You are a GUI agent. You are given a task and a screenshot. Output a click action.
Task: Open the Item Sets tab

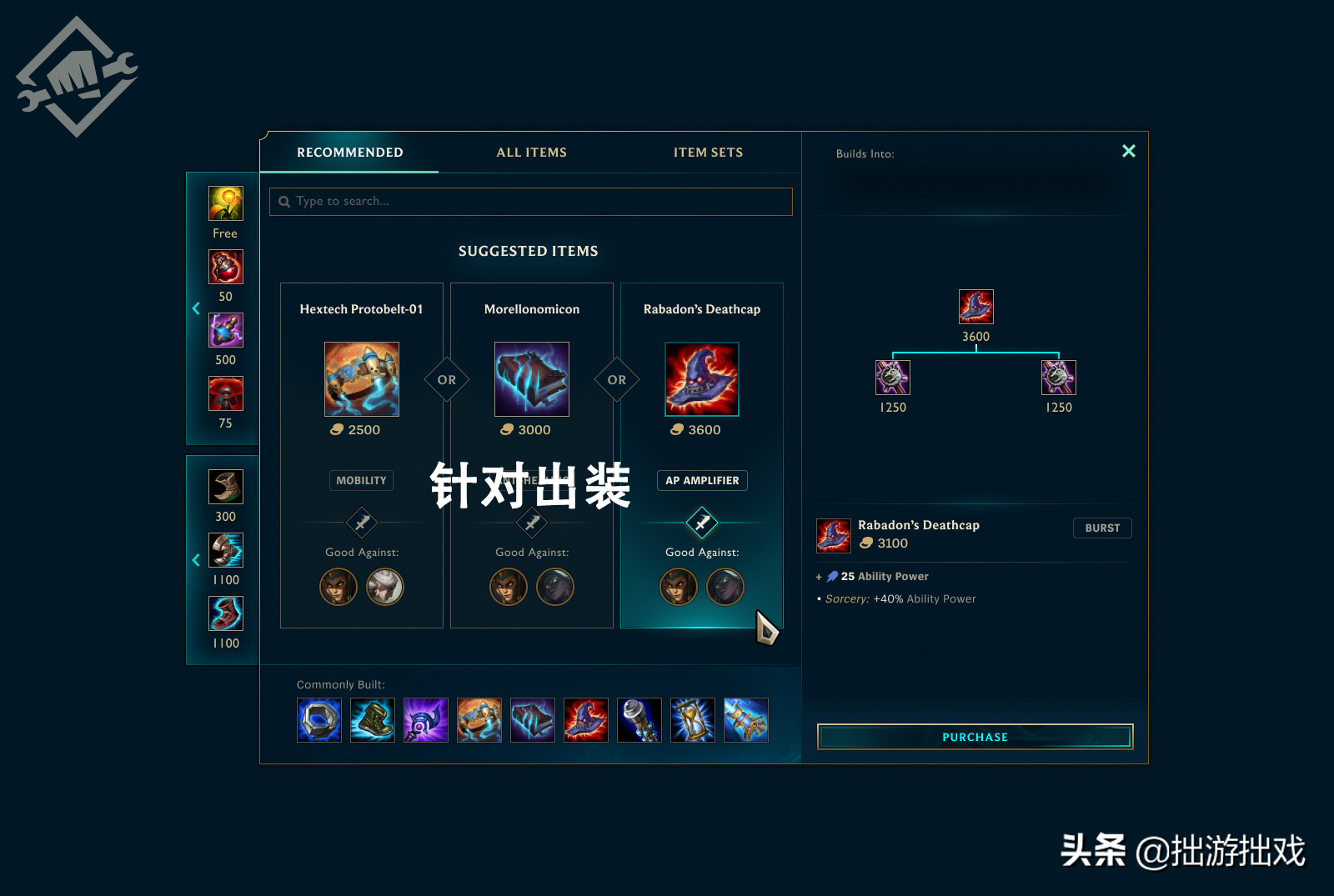click(708, 153)
